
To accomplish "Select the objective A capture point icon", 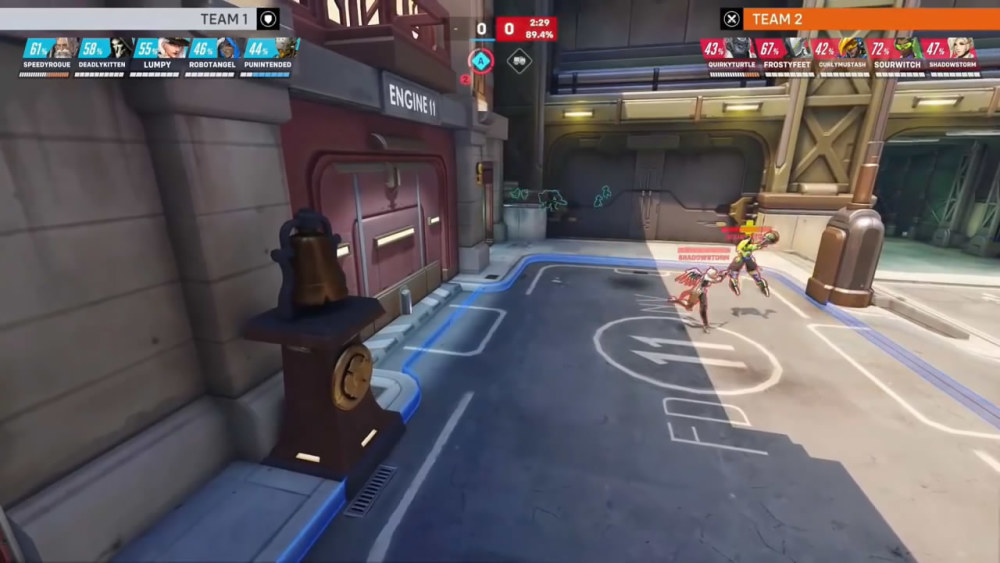I will pos(482,60).
